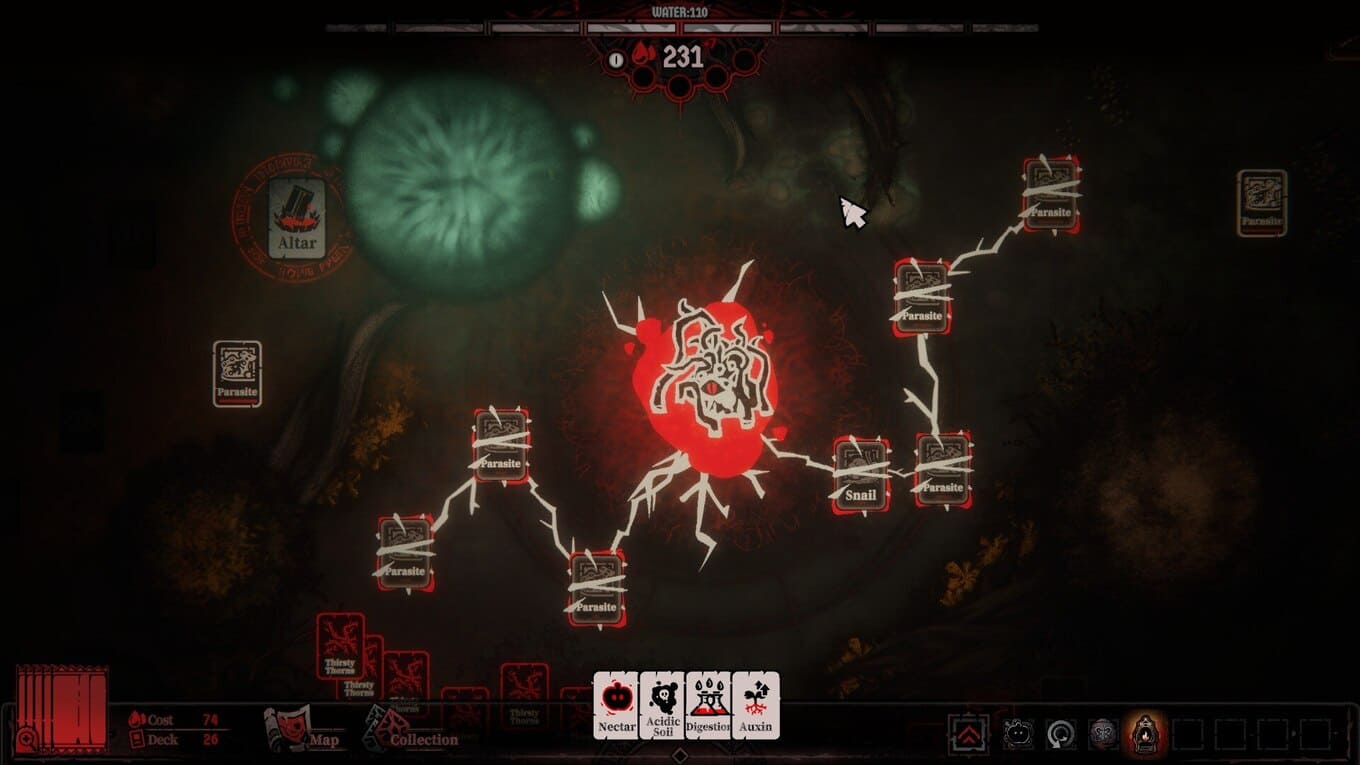1360x765 pixels.
Task: Click the round stone face relic icon
Action: click(1104, 734)
